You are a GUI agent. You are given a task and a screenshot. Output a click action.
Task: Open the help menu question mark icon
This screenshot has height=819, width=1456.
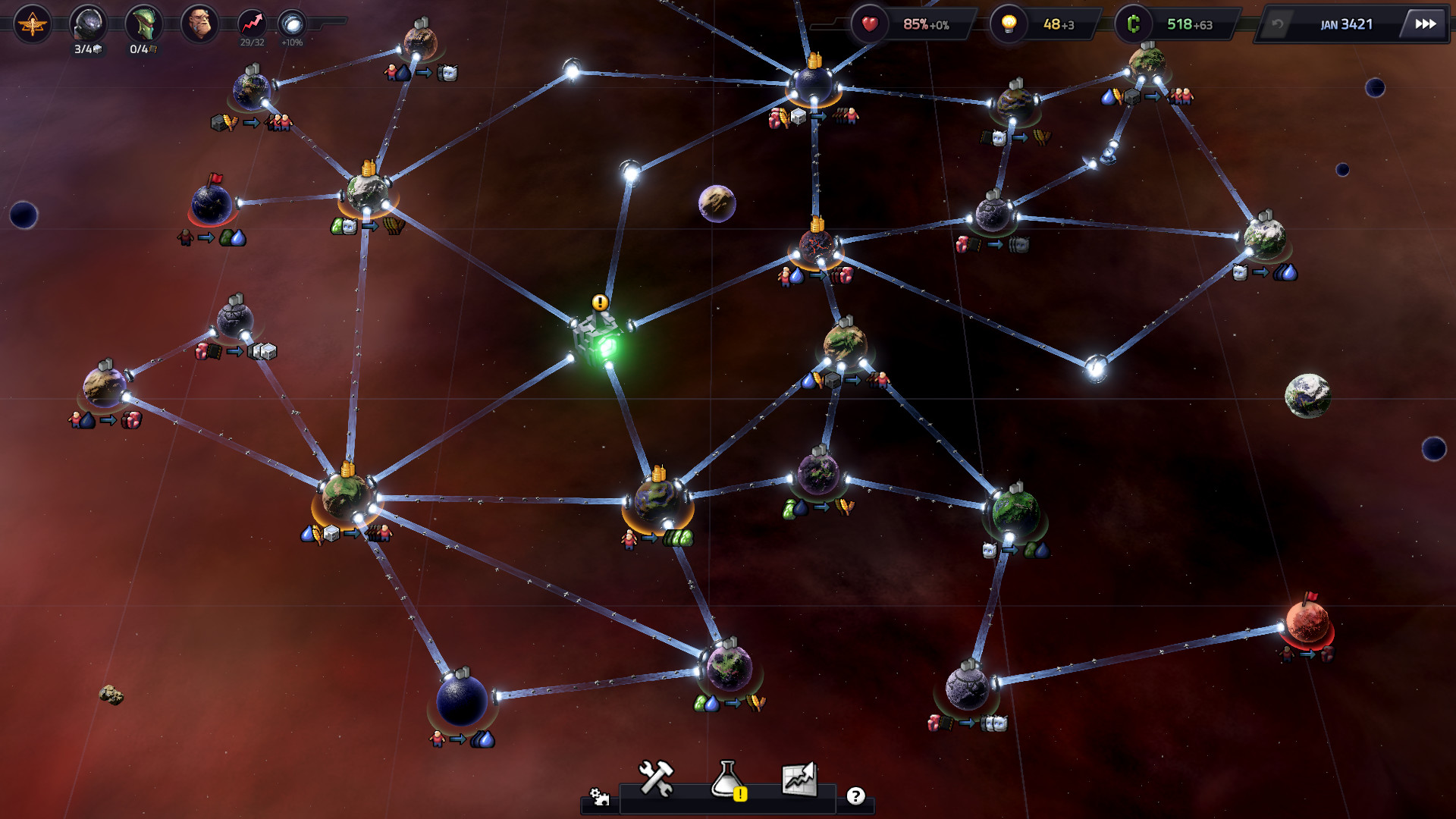pos(856,795)
